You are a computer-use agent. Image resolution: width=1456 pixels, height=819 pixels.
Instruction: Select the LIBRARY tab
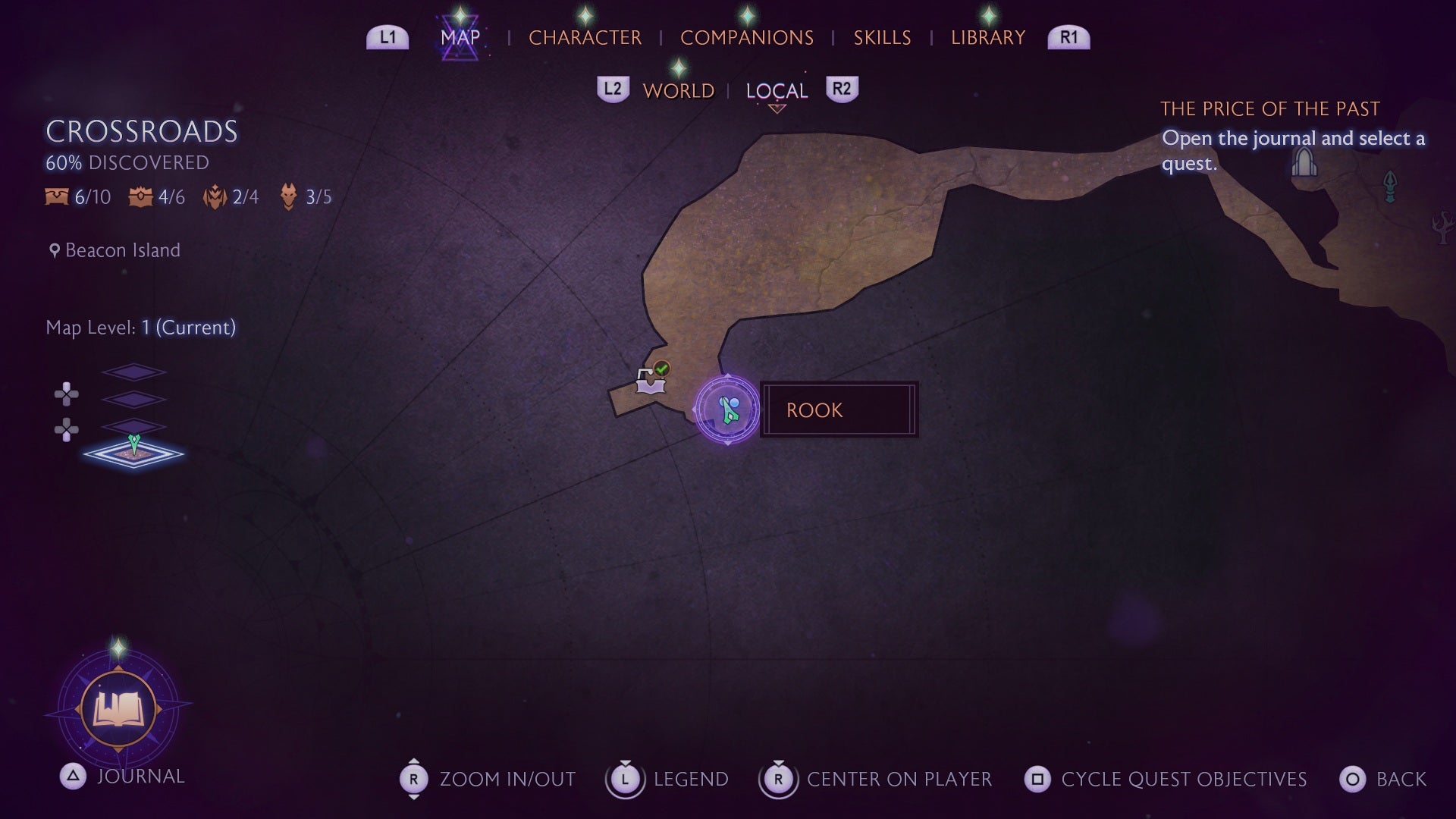tap(987, 37)
